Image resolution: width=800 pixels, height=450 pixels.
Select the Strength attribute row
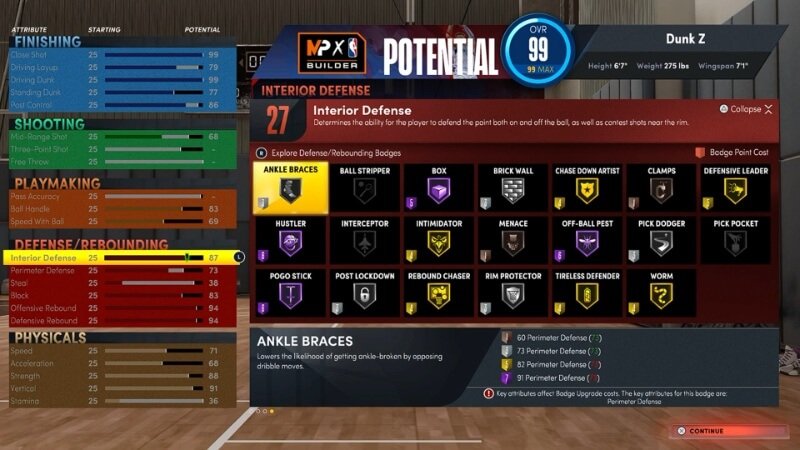pyautogui.click(x=120, y=376)
